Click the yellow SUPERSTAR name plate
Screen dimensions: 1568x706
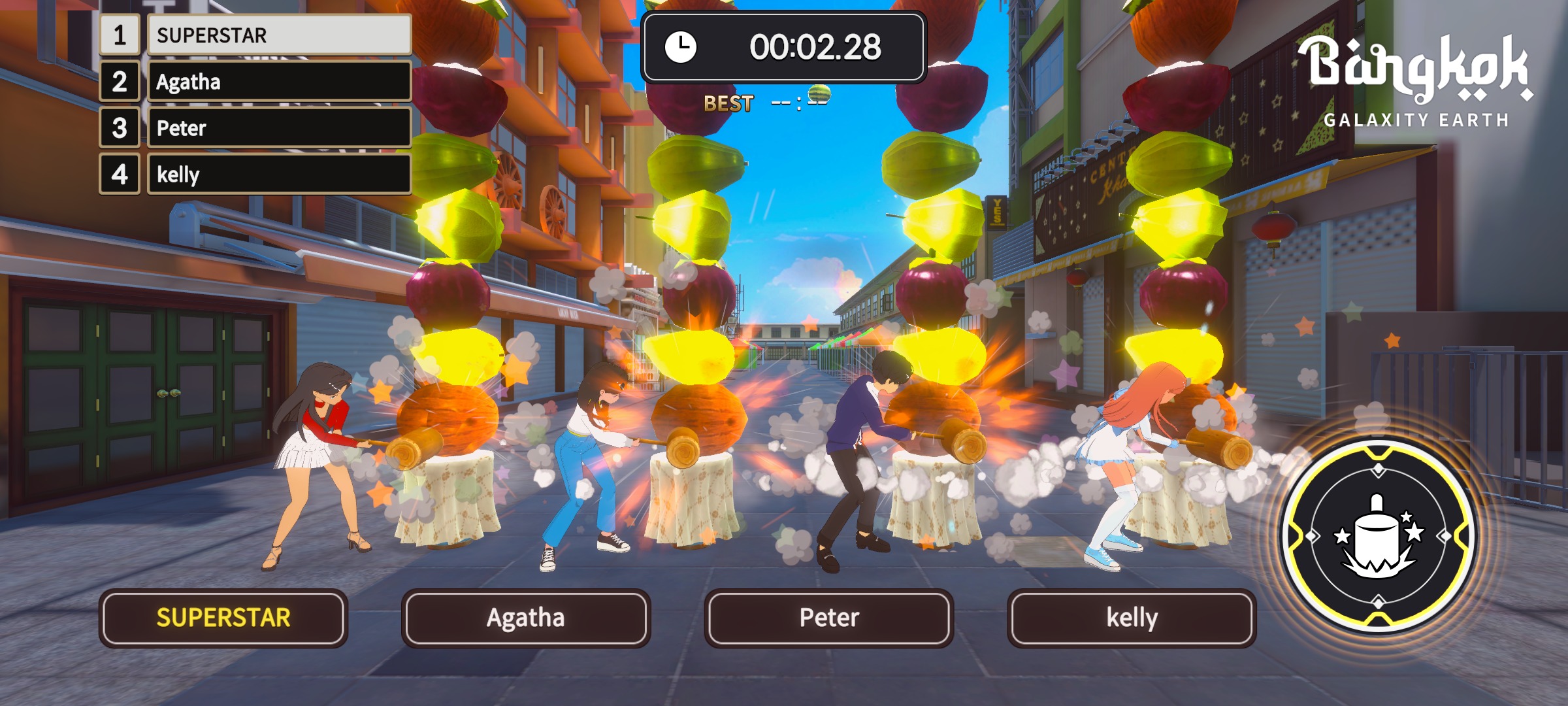point(223,618)
